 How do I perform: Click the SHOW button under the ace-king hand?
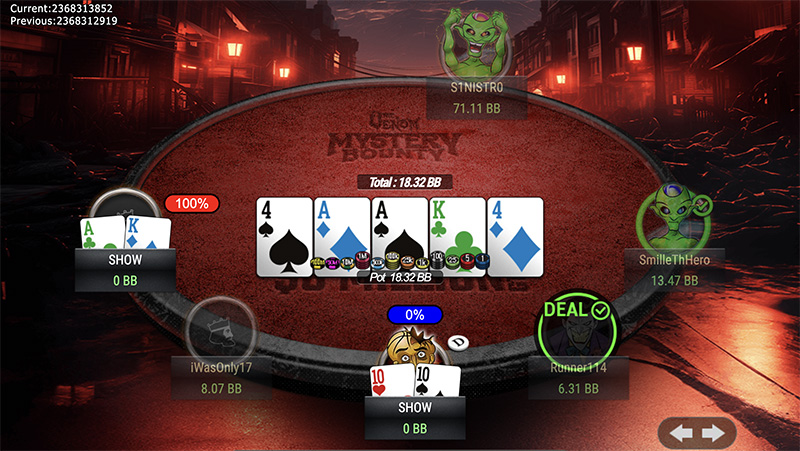pos(125,258)
